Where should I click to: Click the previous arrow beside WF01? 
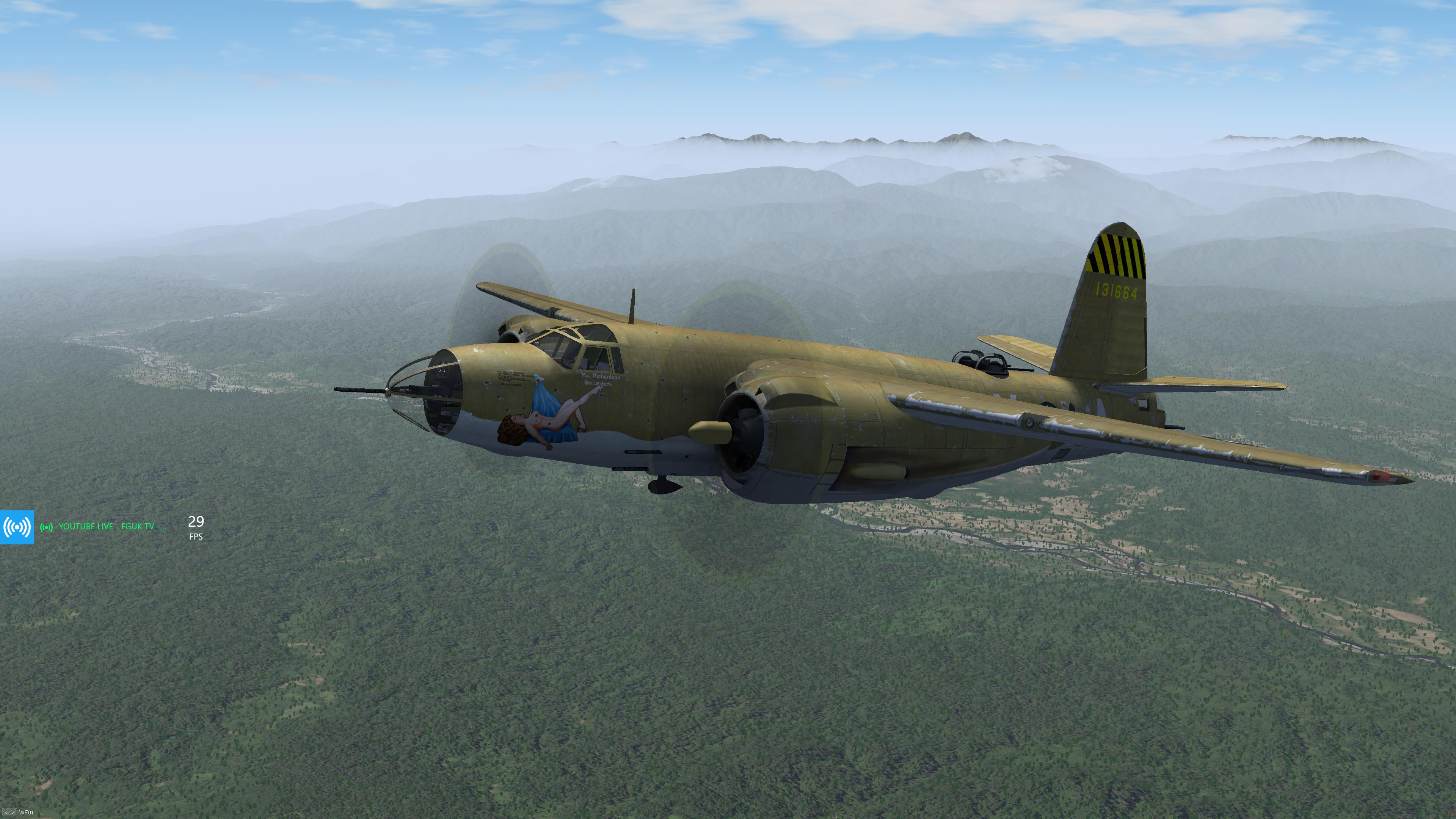(6, 813)
